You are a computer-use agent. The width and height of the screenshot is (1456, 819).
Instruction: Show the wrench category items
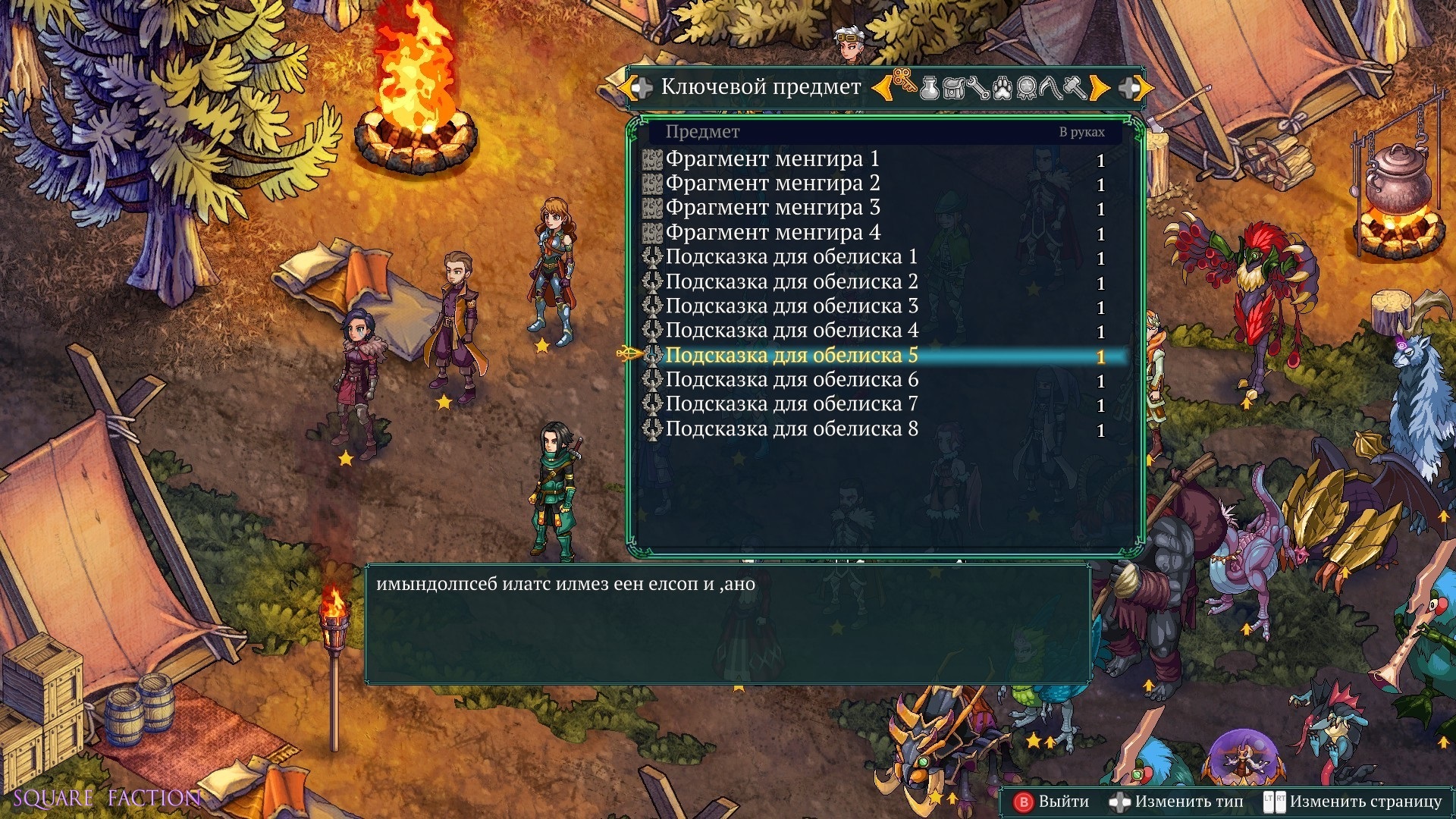(x=977, y=89)
